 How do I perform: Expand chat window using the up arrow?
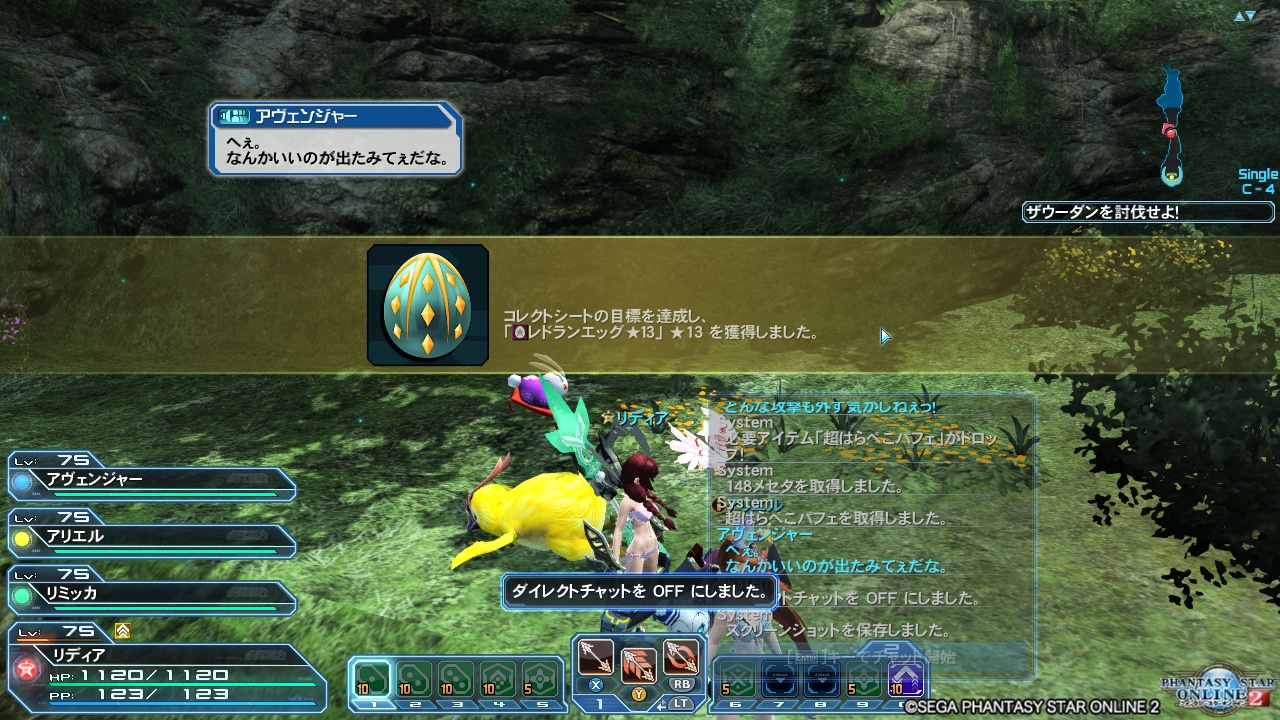[1239, 15]
